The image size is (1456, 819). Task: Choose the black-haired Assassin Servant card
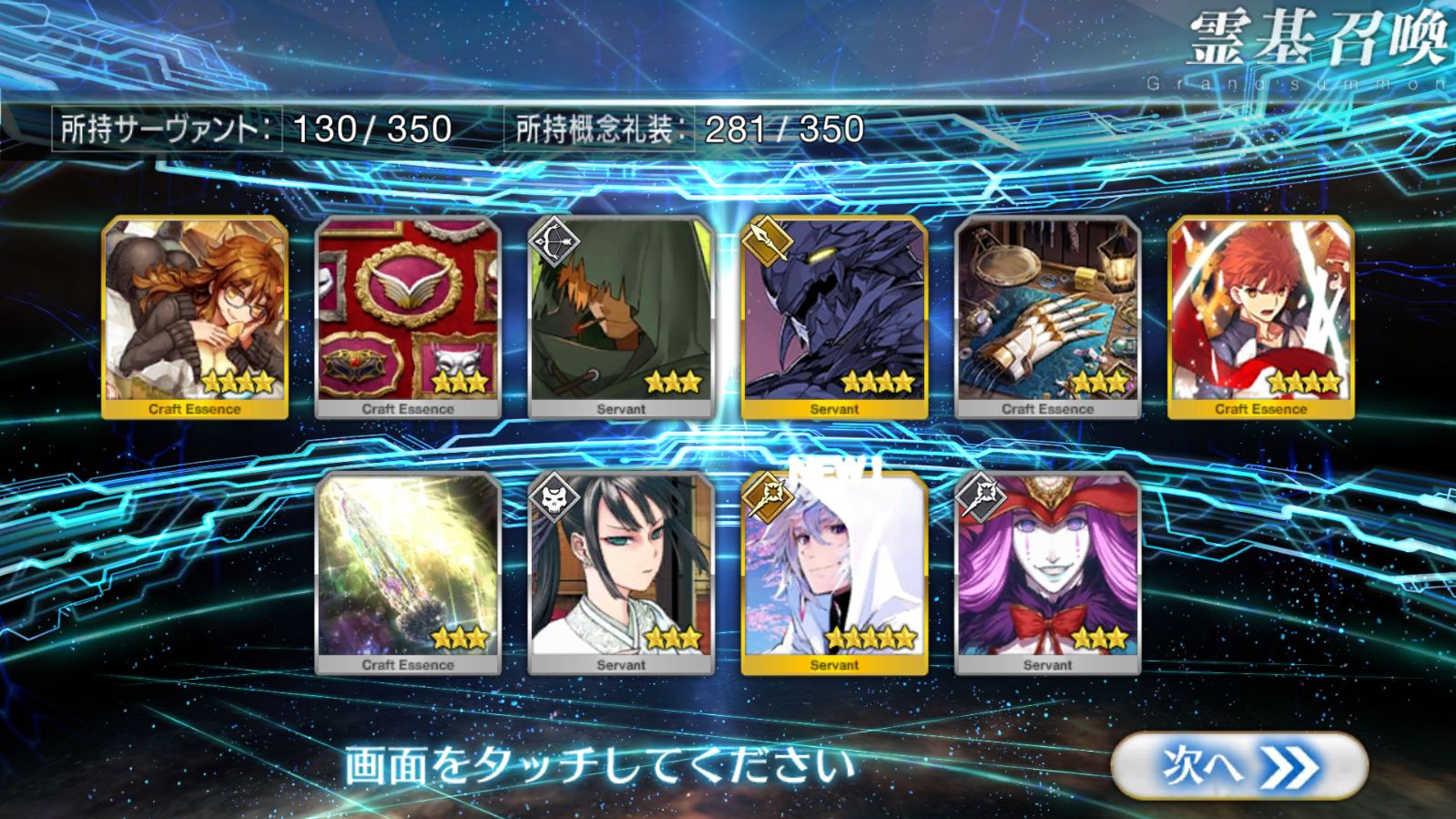pyautogui.click(x=621, y=573)
